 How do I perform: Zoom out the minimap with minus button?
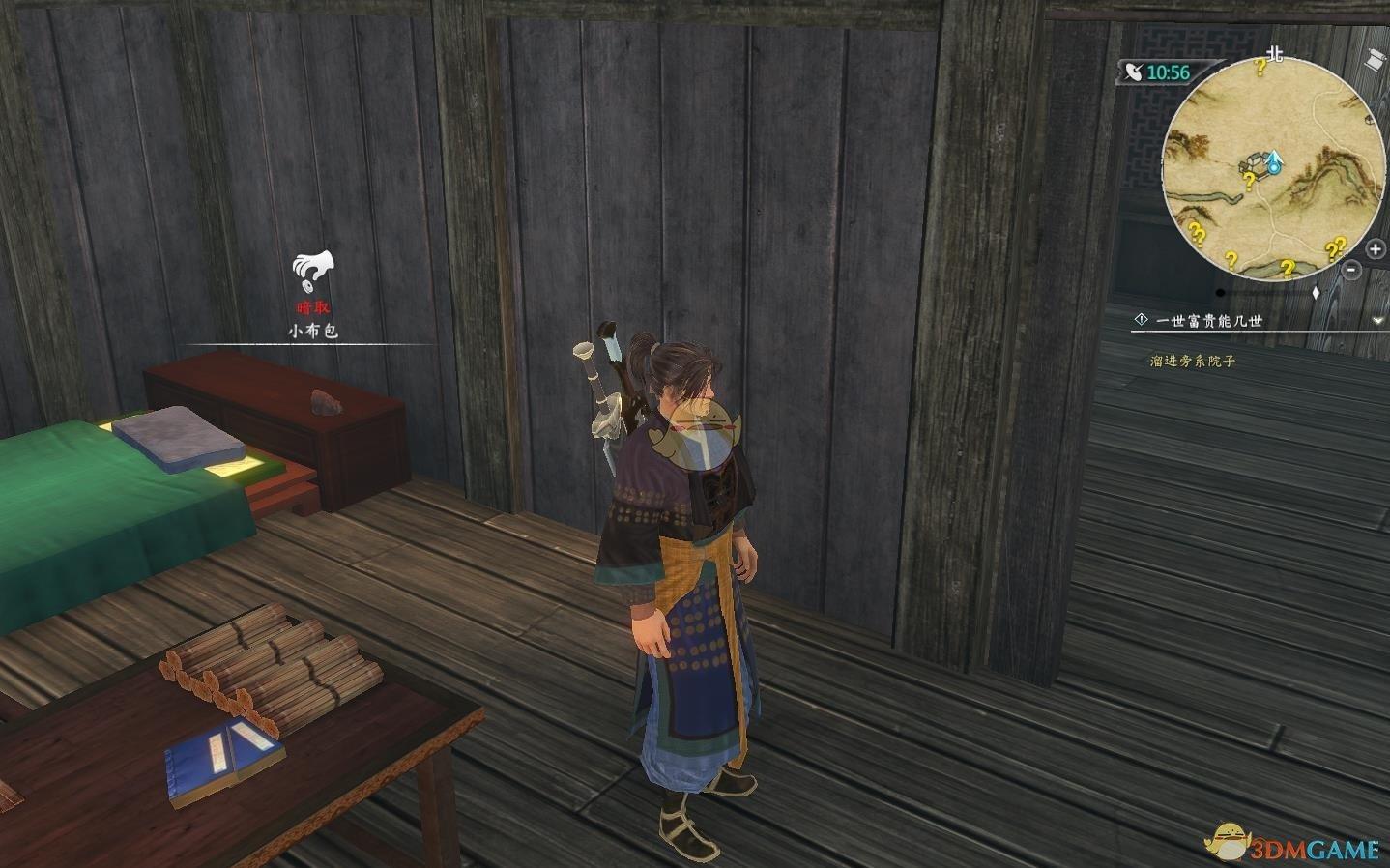[1351, 273]
